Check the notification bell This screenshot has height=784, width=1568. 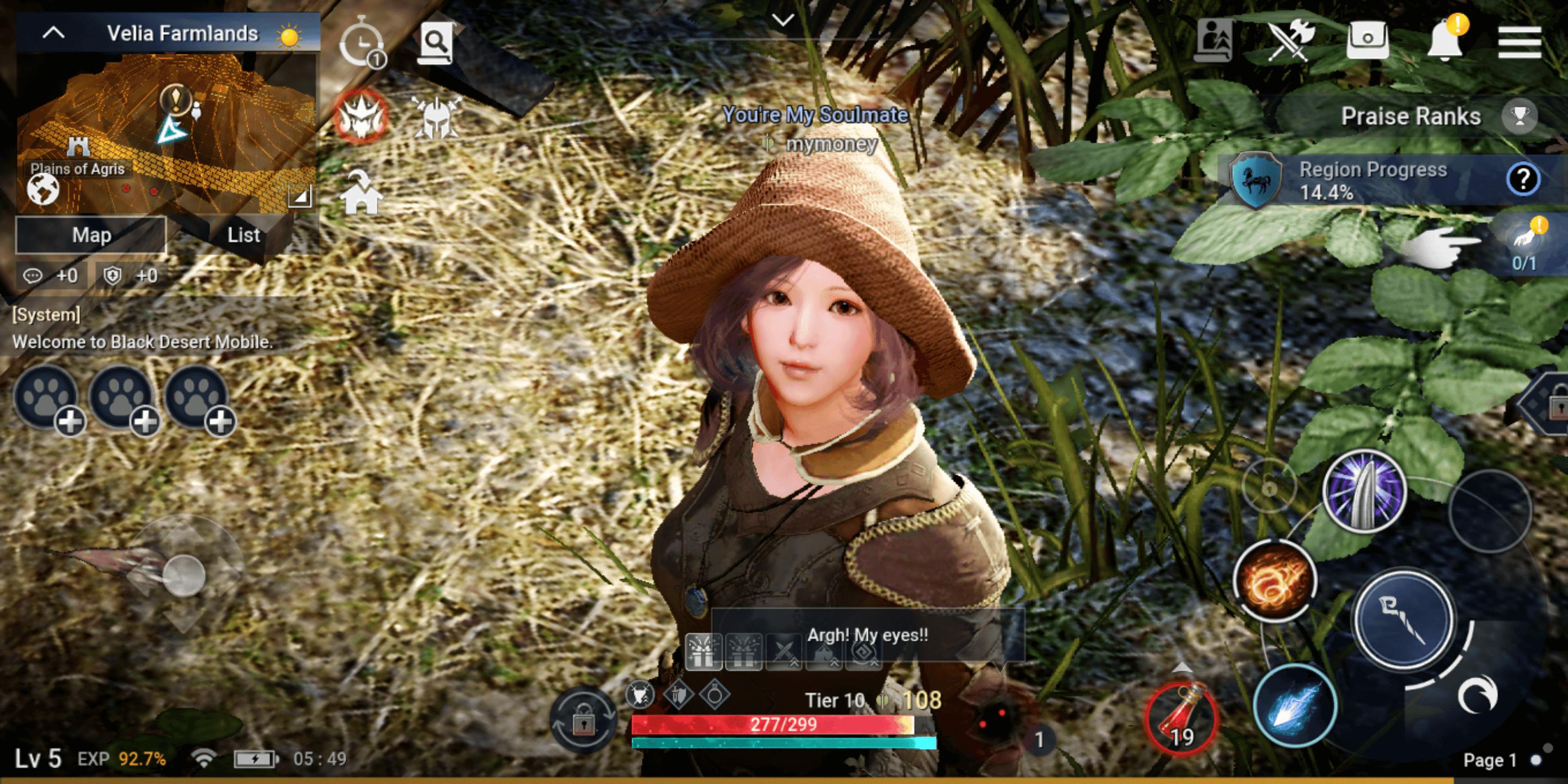pos(1445,40)
